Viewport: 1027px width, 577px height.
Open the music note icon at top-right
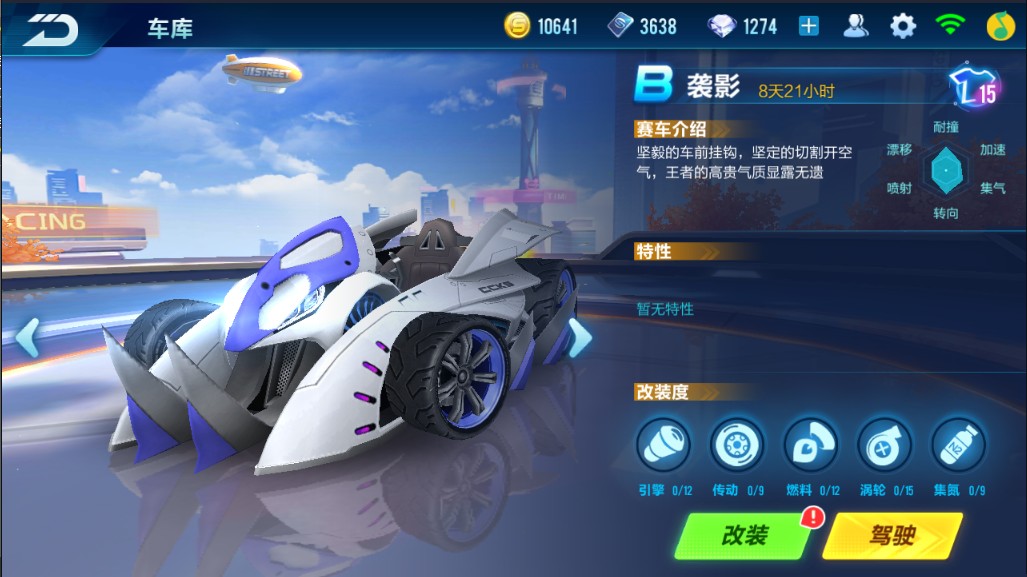tap(1000, 27)
